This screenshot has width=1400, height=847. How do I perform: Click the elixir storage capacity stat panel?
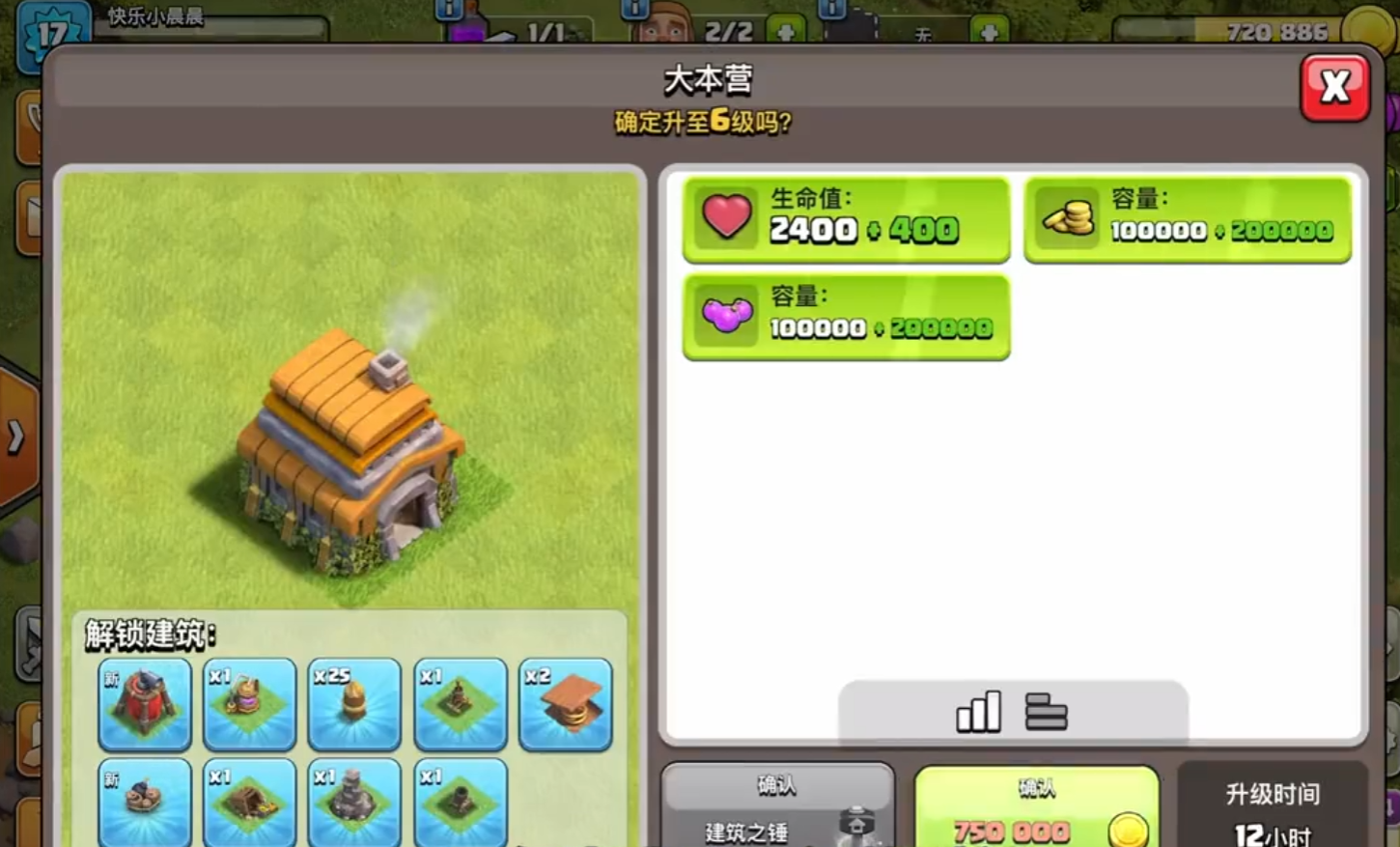[846, 317]
